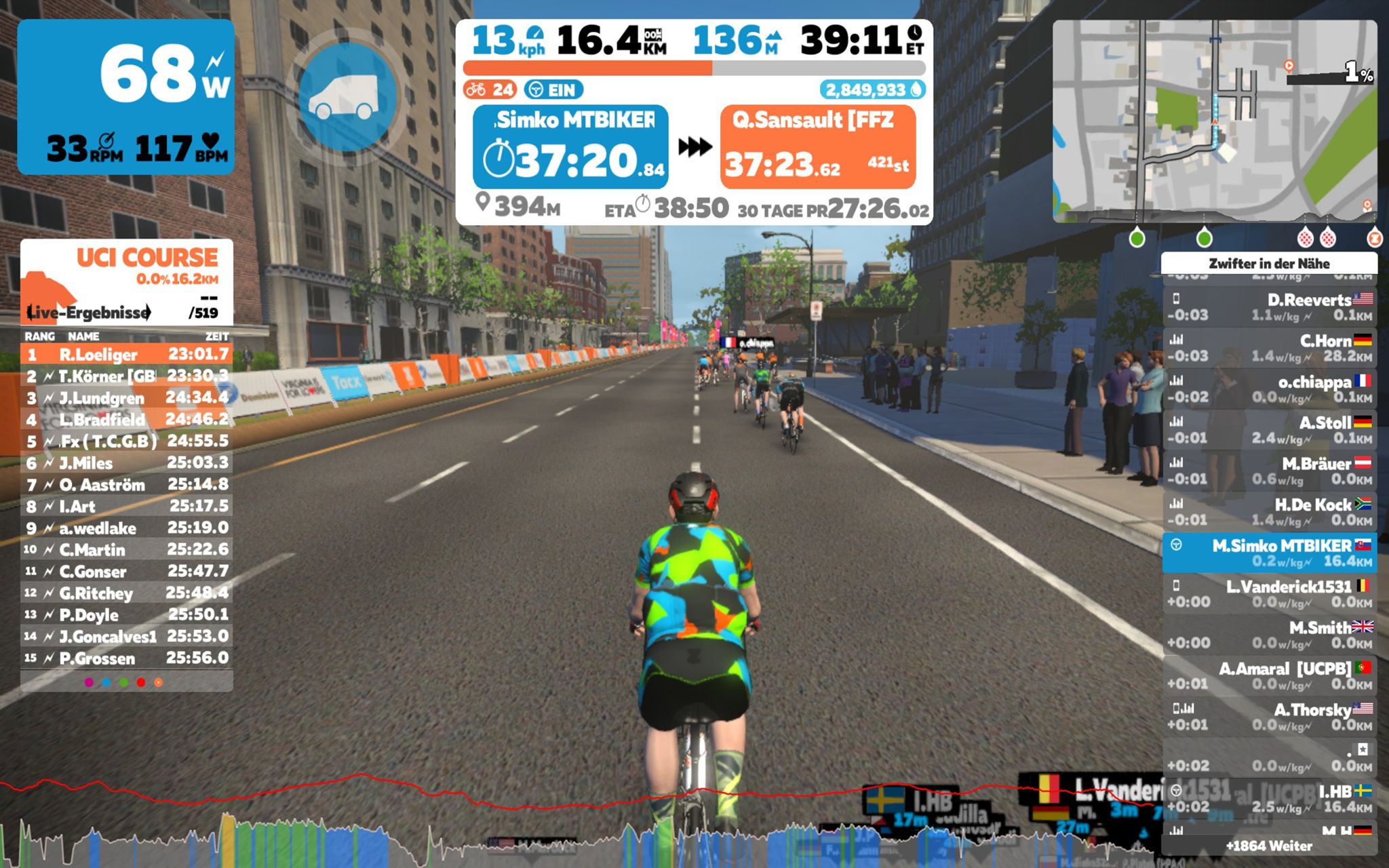Image resolution: width=1389 pixels, height=868 pixels.
Task: Click P.Grossen in the live results
Action: [x=127, y=658]
